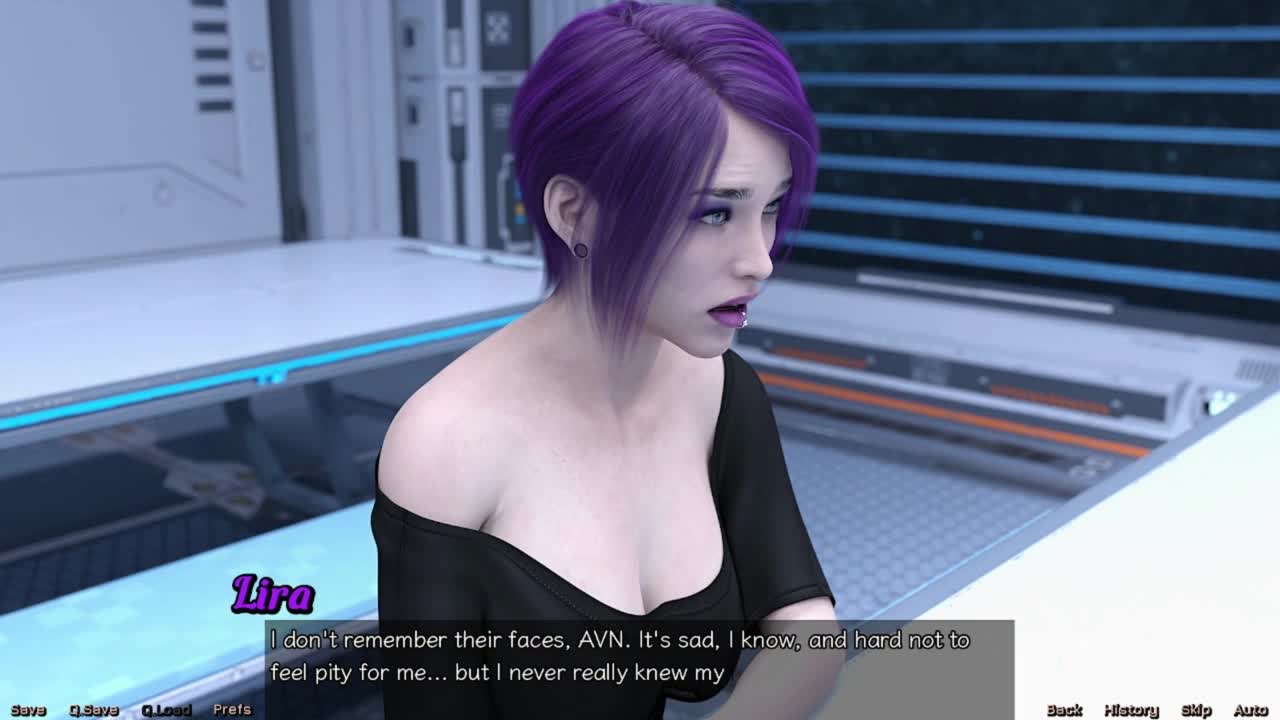
Task: Go Back to previous dialogue line
Action: pyautogui.click(x=1064, y=710)
